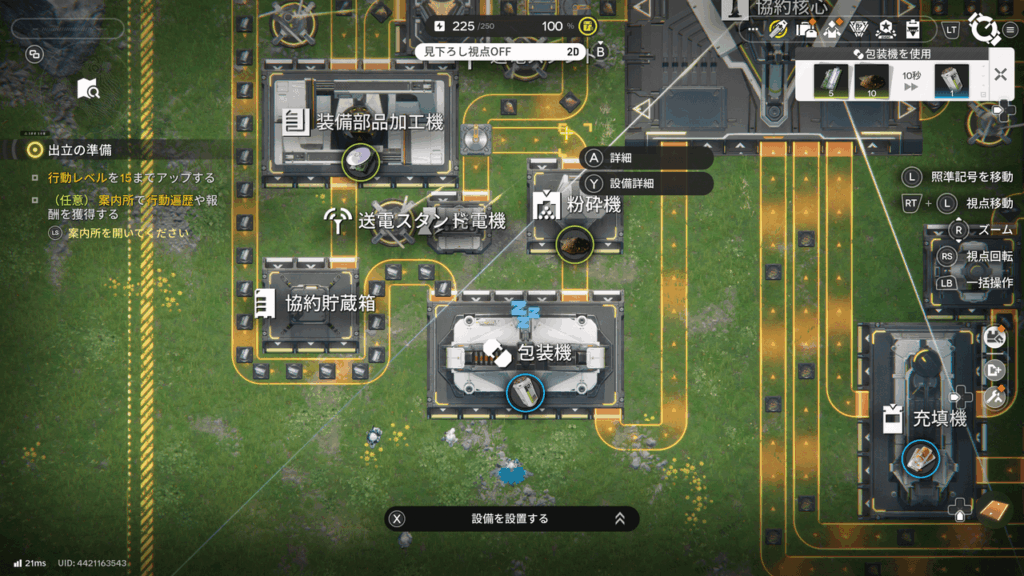1024x576 pixels.
Task: Click the wrench tool button on right edge
Action: 994,397
